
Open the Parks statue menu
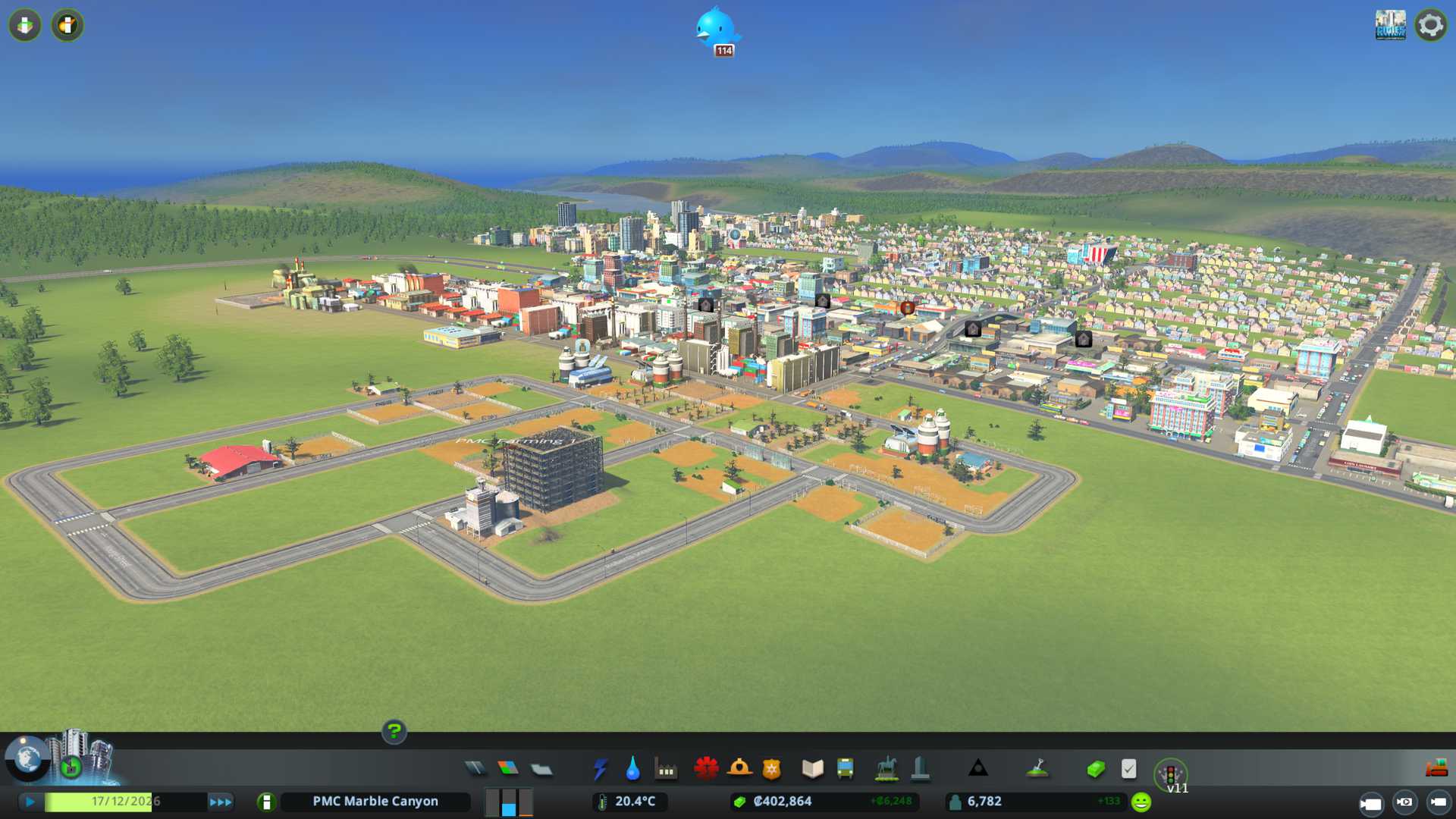[886, 769]
